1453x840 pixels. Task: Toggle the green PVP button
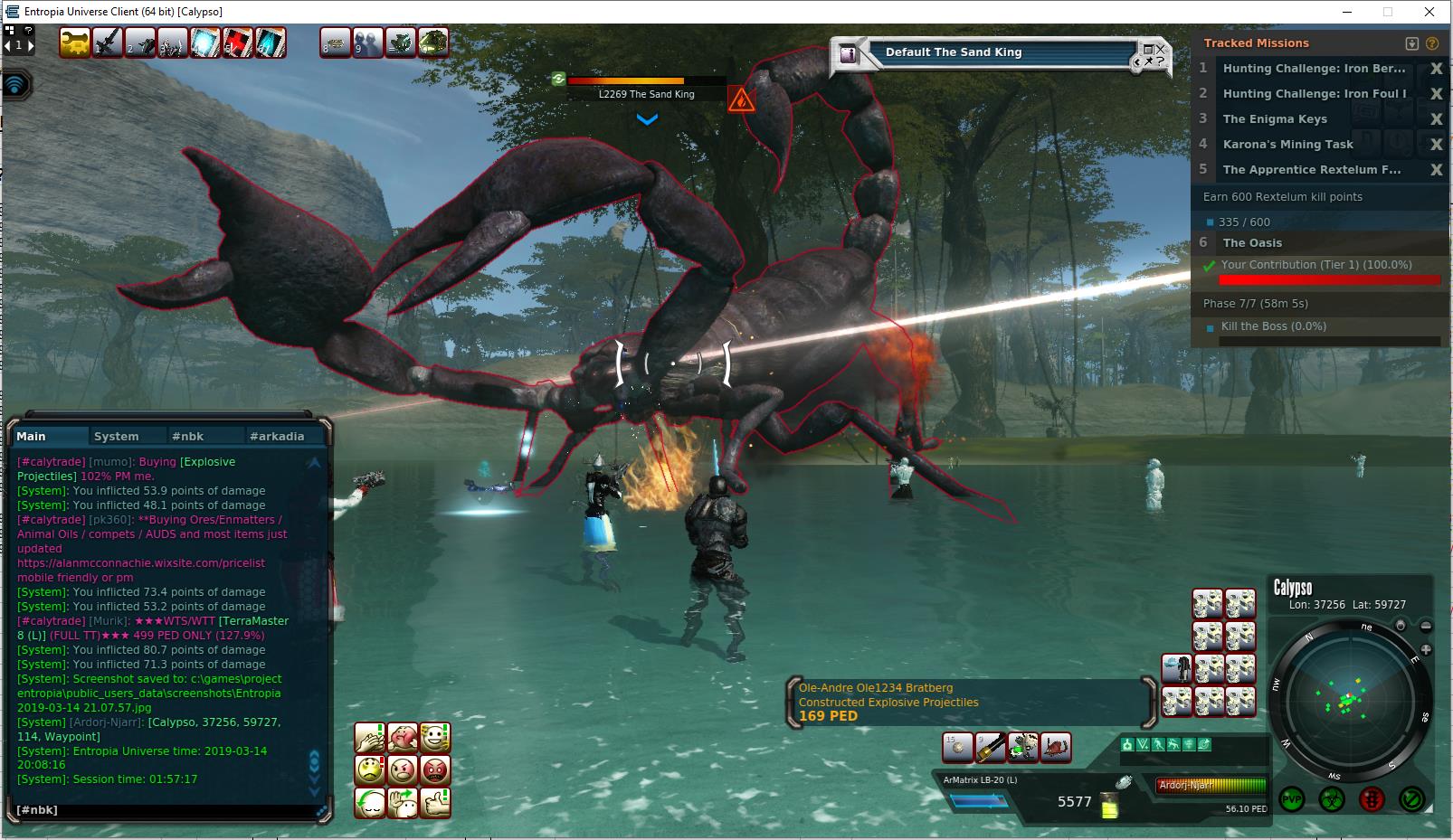pyautogui.click(x=1292, y=799)
